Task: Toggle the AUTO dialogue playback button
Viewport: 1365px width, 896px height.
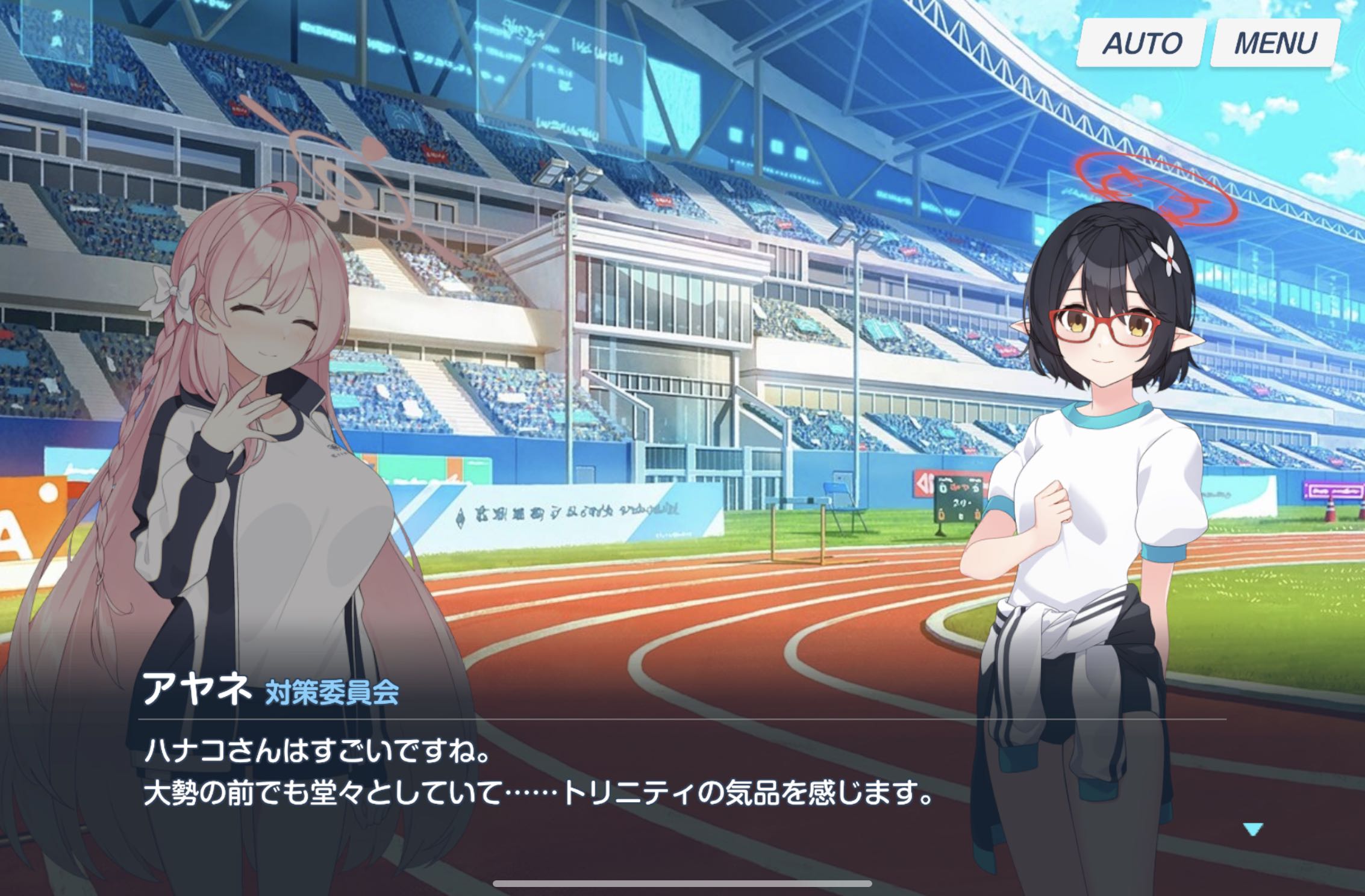Action: pyautogui.click(x=1141, y=43)
